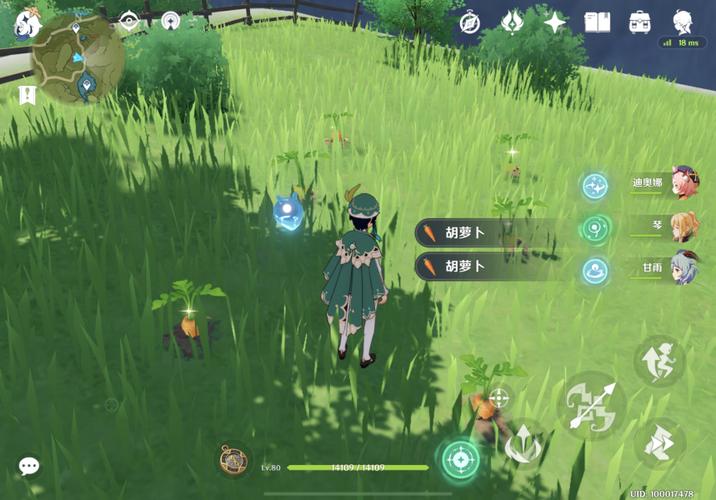Viewport: 716px width, 500px height.
Task: Open the backpack inventory
Action: pos(640,22)
